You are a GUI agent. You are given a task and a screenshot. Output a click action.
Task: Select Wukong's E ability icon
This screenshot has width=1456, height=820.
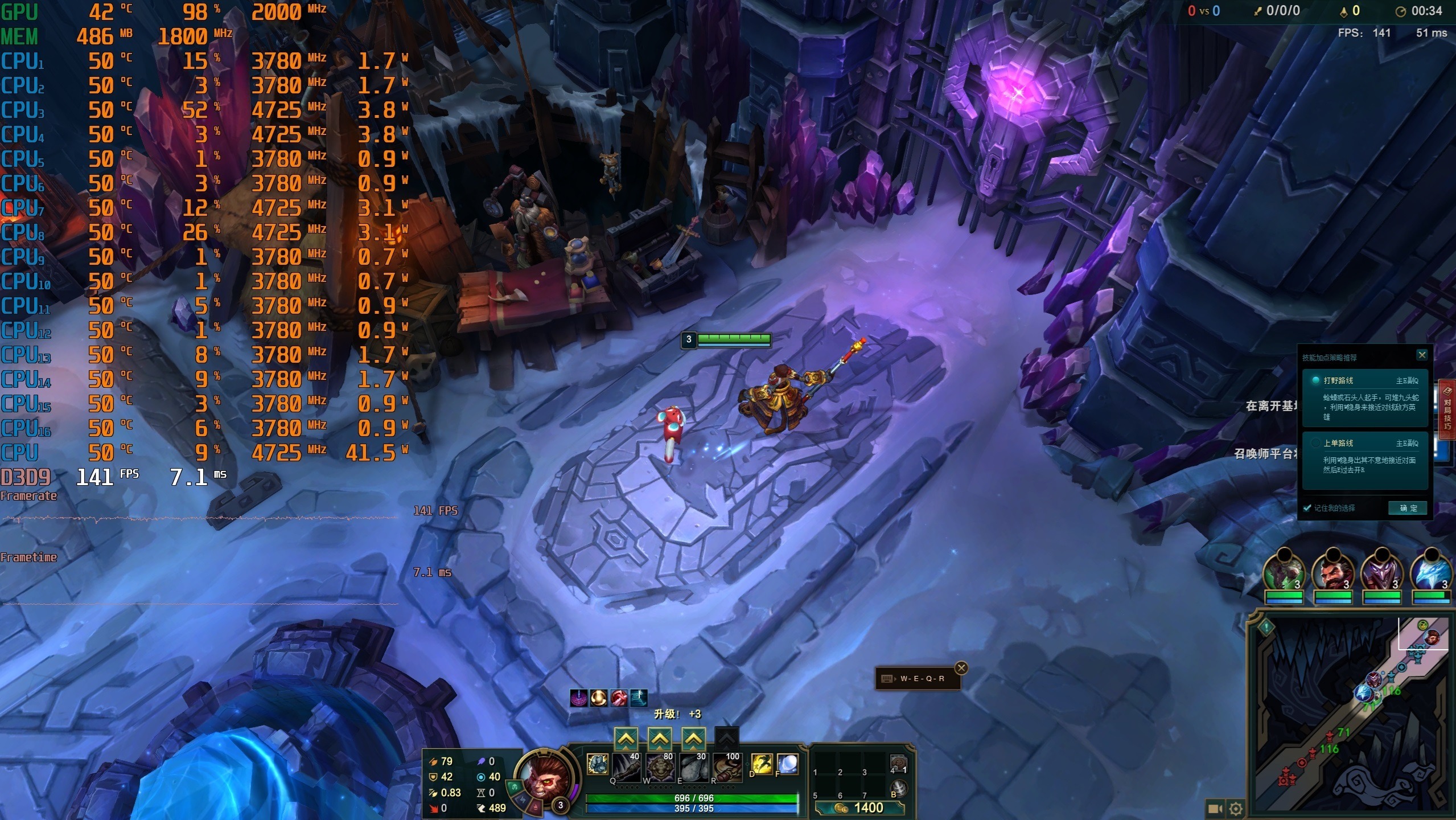tap(694, 769)
